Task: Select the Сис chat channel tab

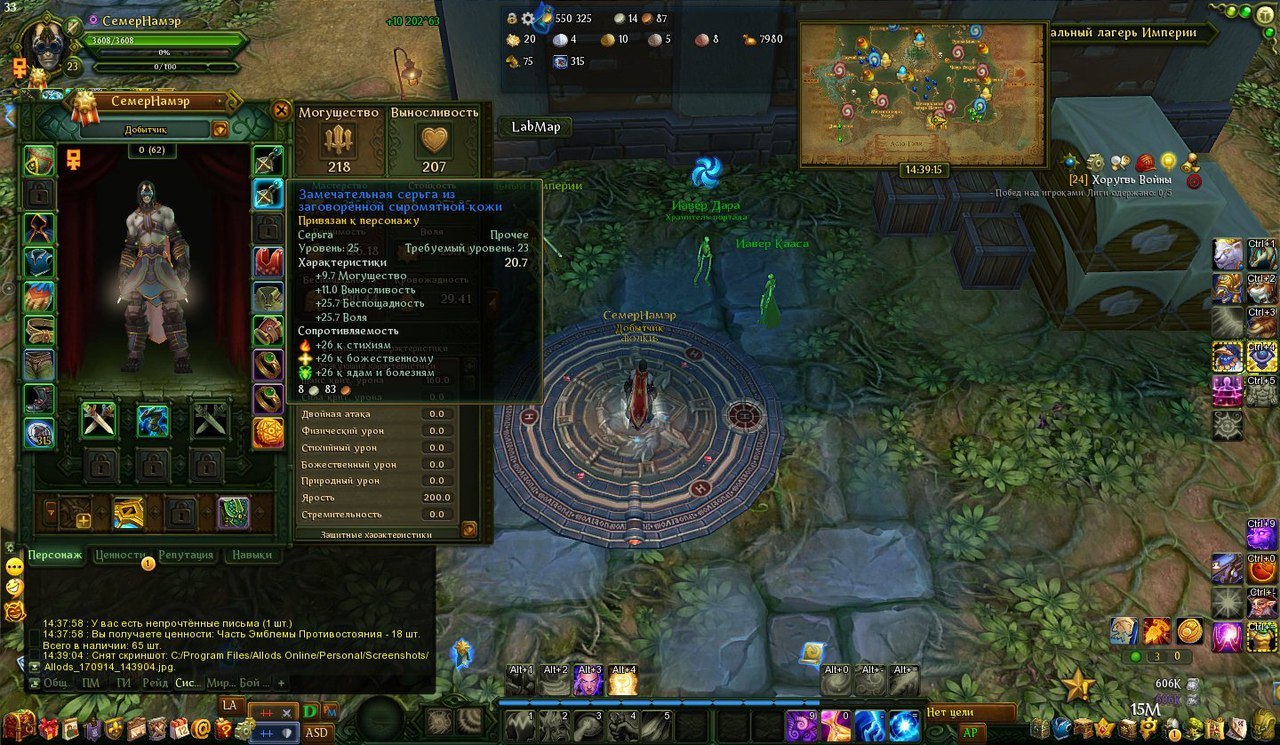Action: tap(186, 683)
